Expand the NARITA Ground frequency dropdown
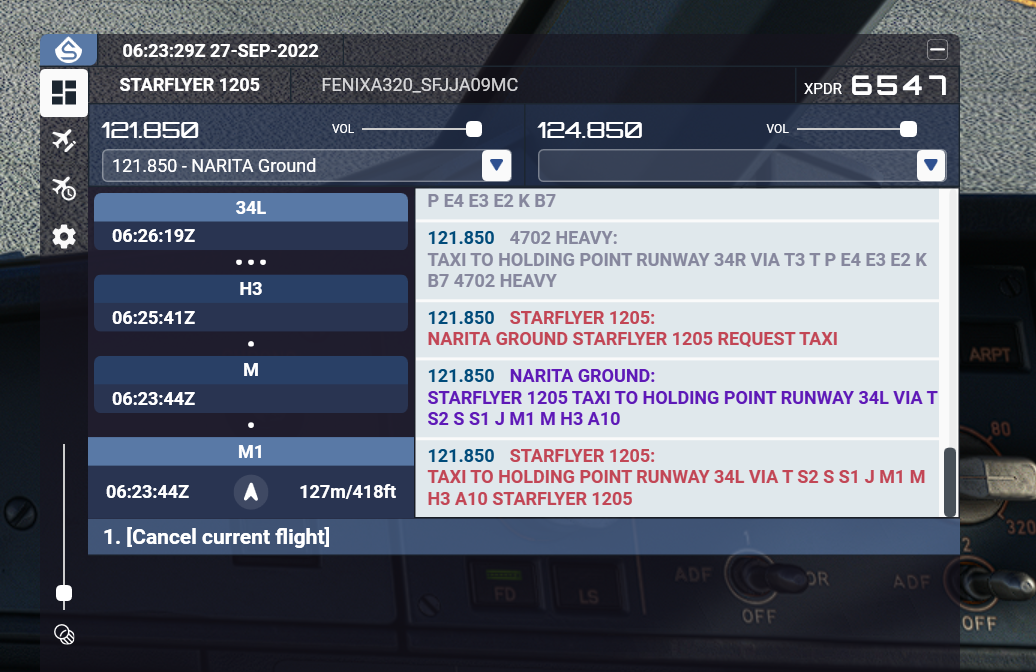Screen dimensions: 1036x672 point(497,166)
